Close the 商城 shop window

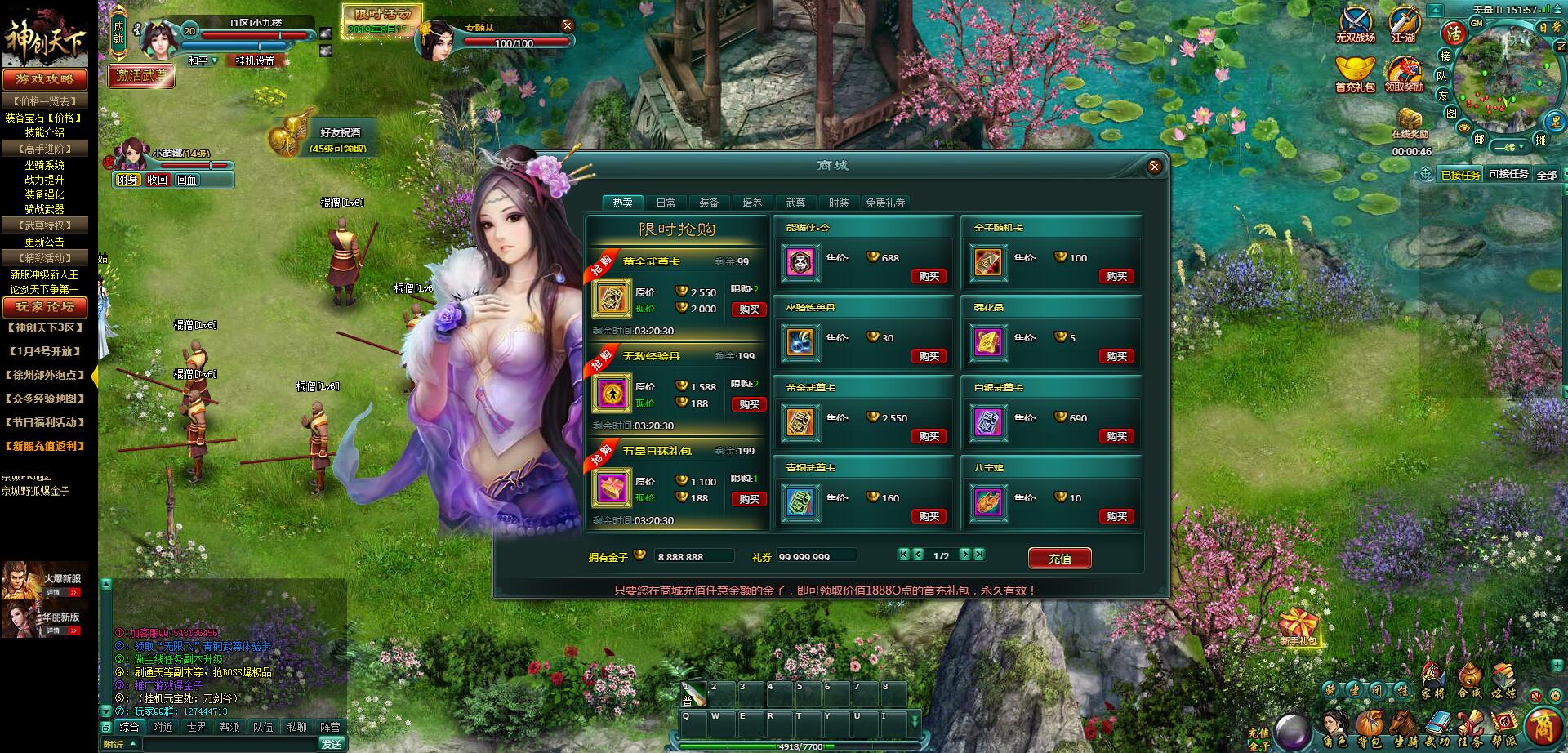point(1154,167)
